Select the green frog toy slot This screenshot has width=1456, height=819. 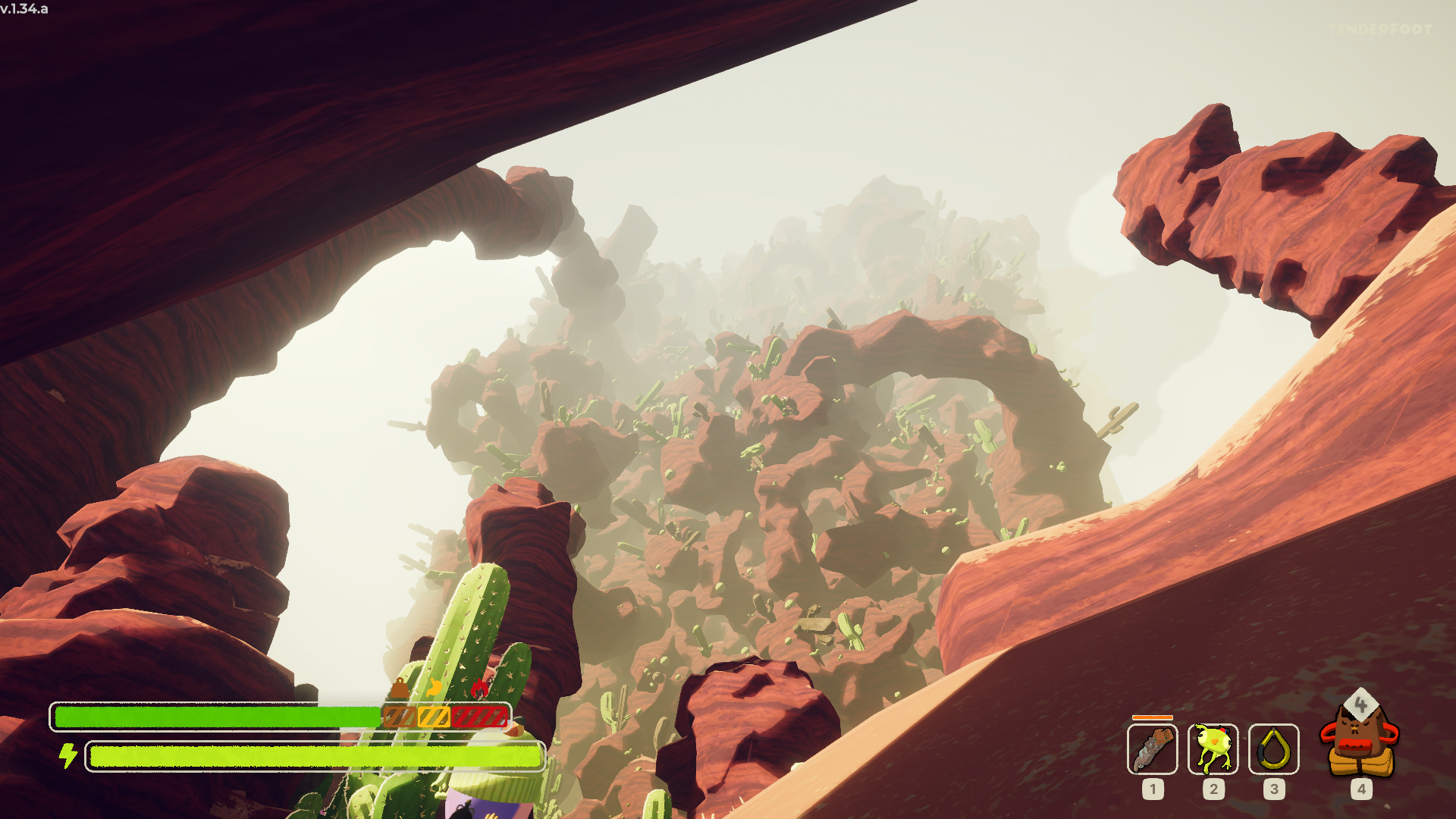coord(1213,748)
